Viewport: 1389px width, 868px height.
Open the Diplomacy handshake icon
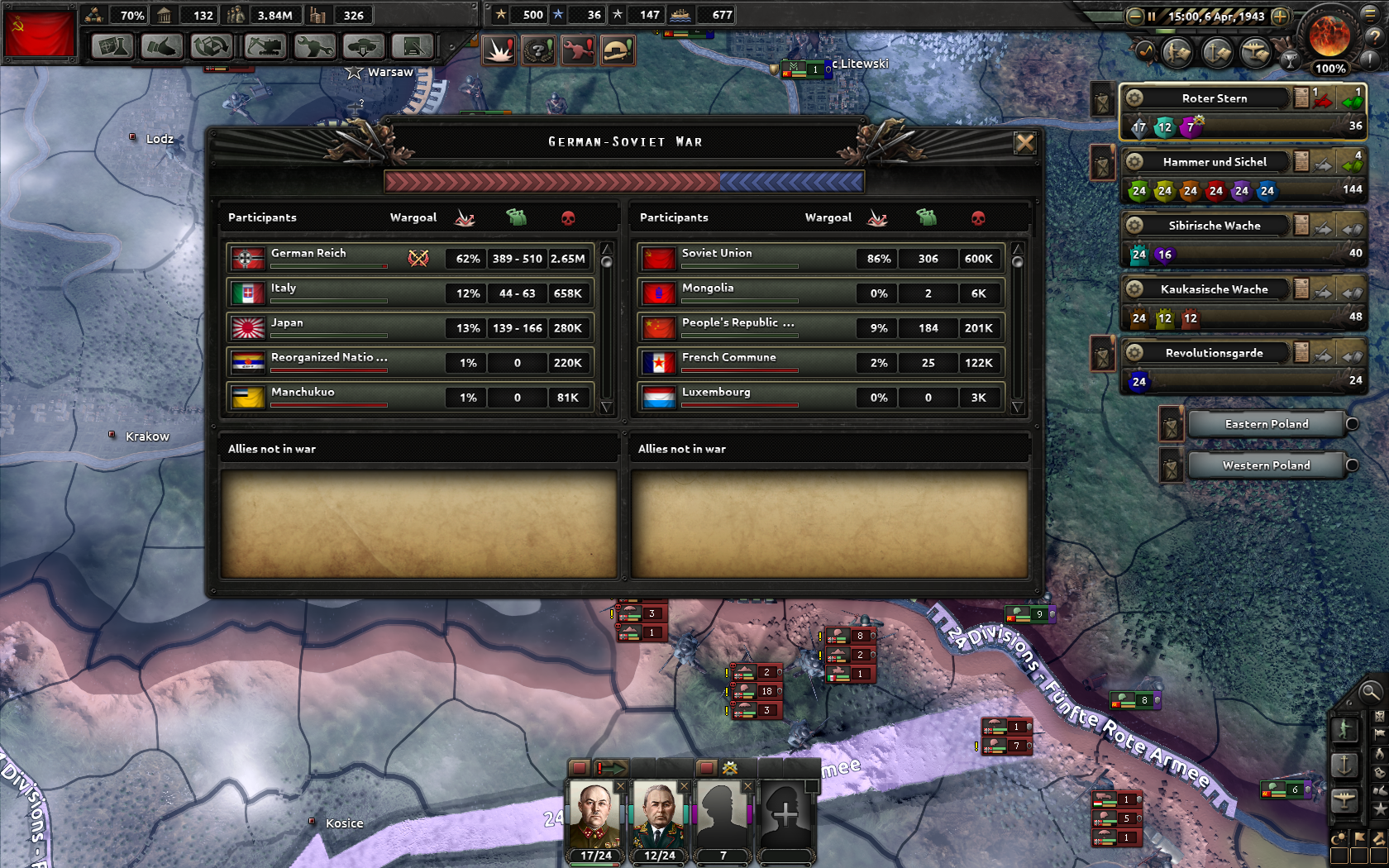pos(162,47)
